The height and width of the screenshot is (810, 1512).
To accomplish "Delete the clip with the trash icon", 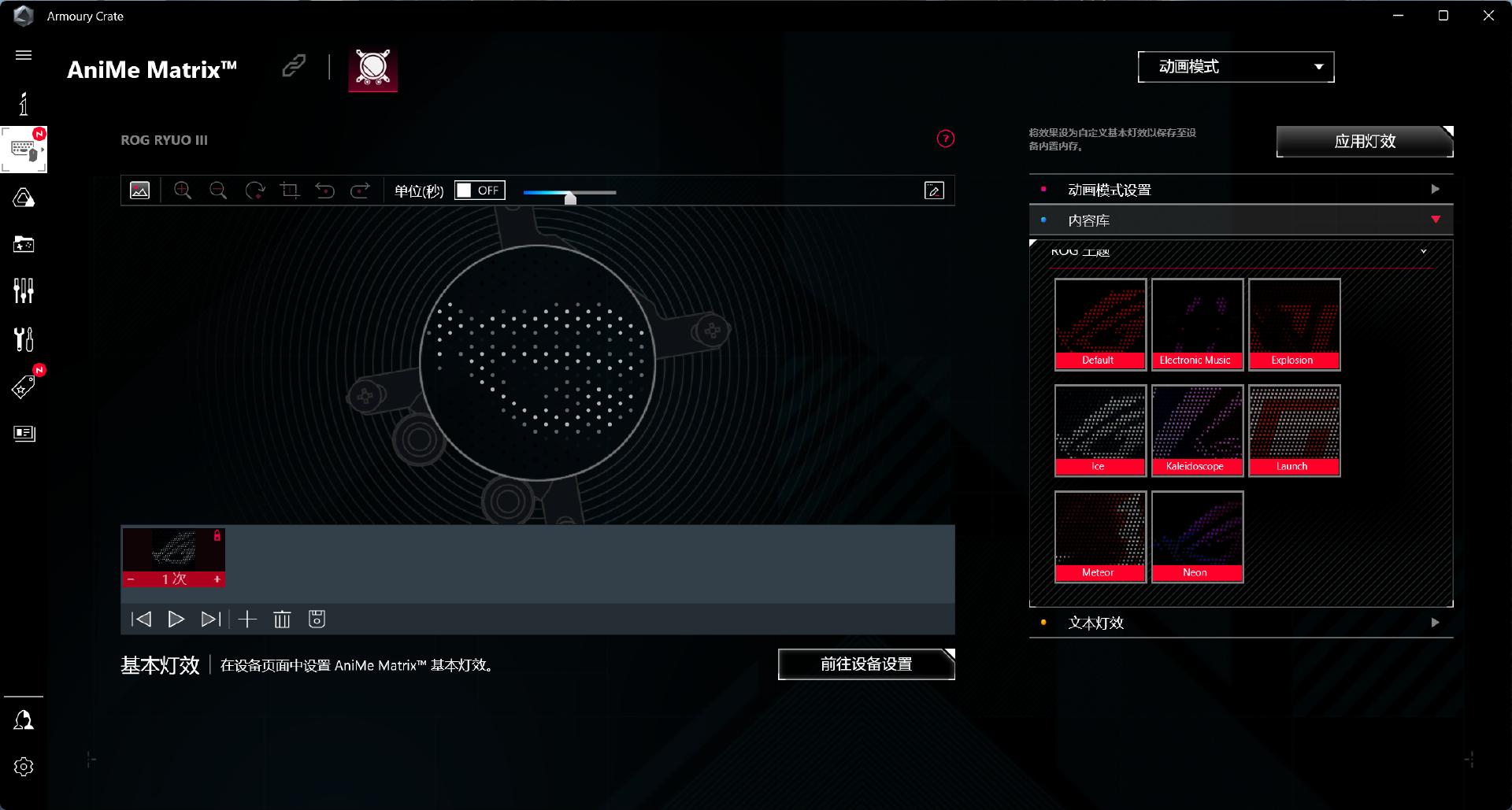I will [282, 620].
